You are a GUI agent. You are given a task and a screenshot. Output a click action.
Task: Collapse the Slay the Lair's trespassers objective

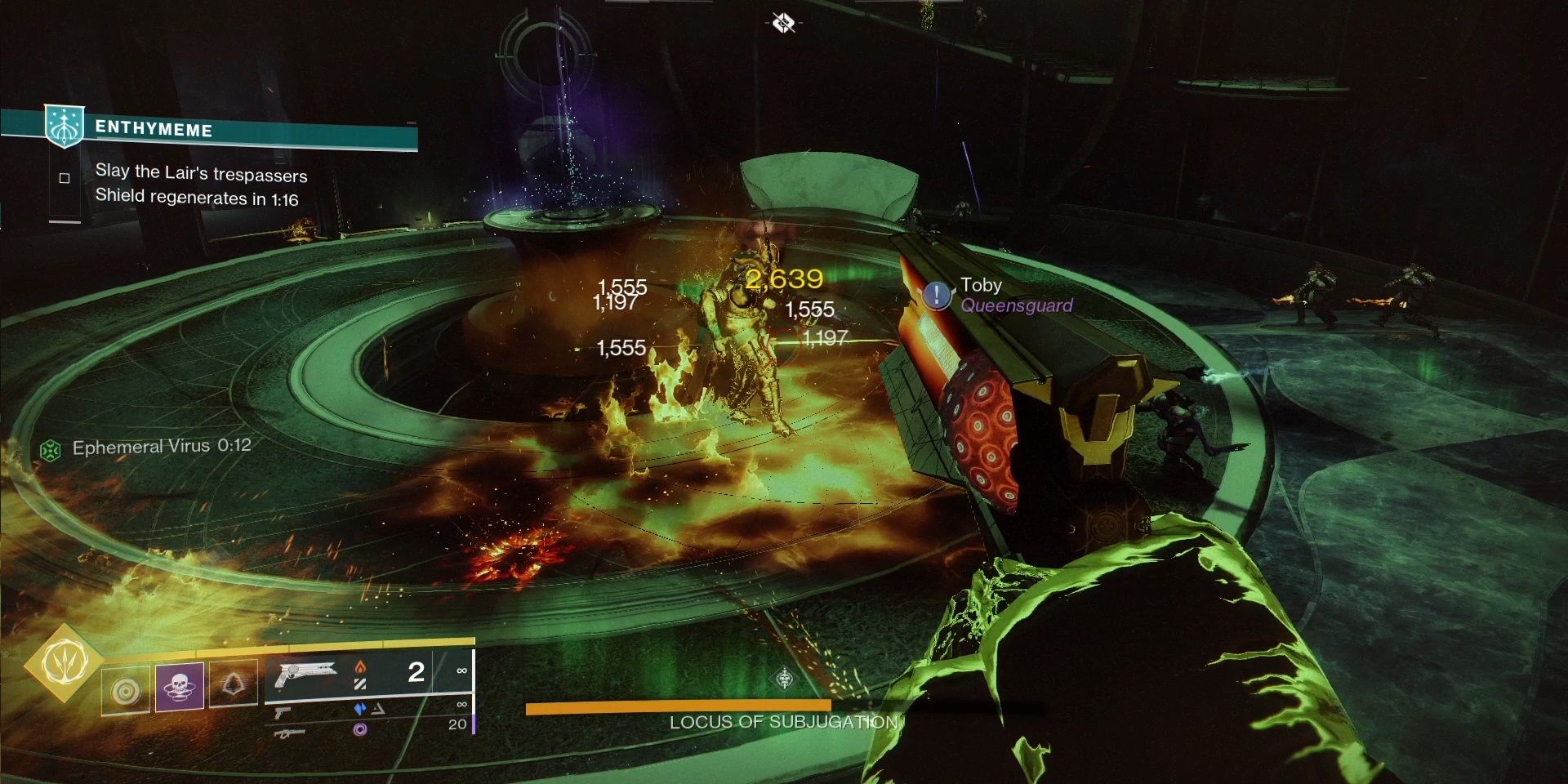(x=202, y=175)
